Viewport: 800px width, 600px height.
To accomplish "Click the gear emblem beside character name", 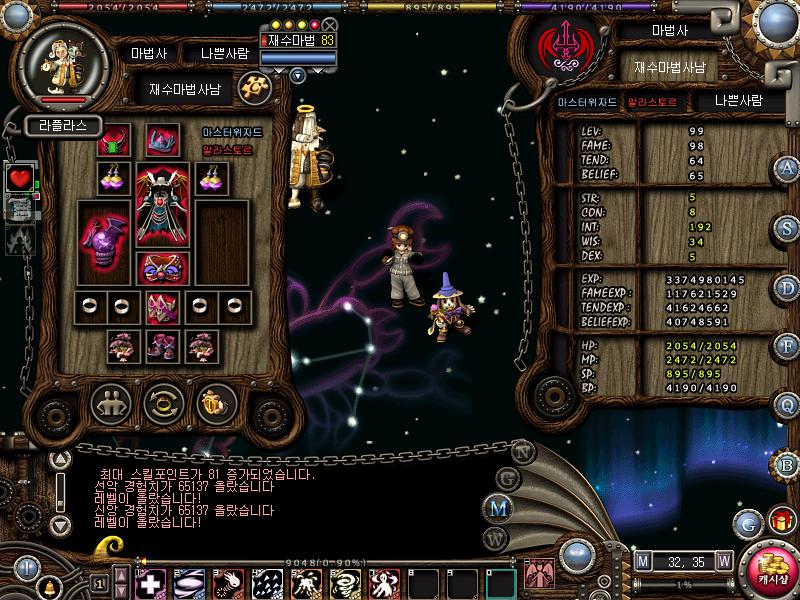I will tap(256, 88).
